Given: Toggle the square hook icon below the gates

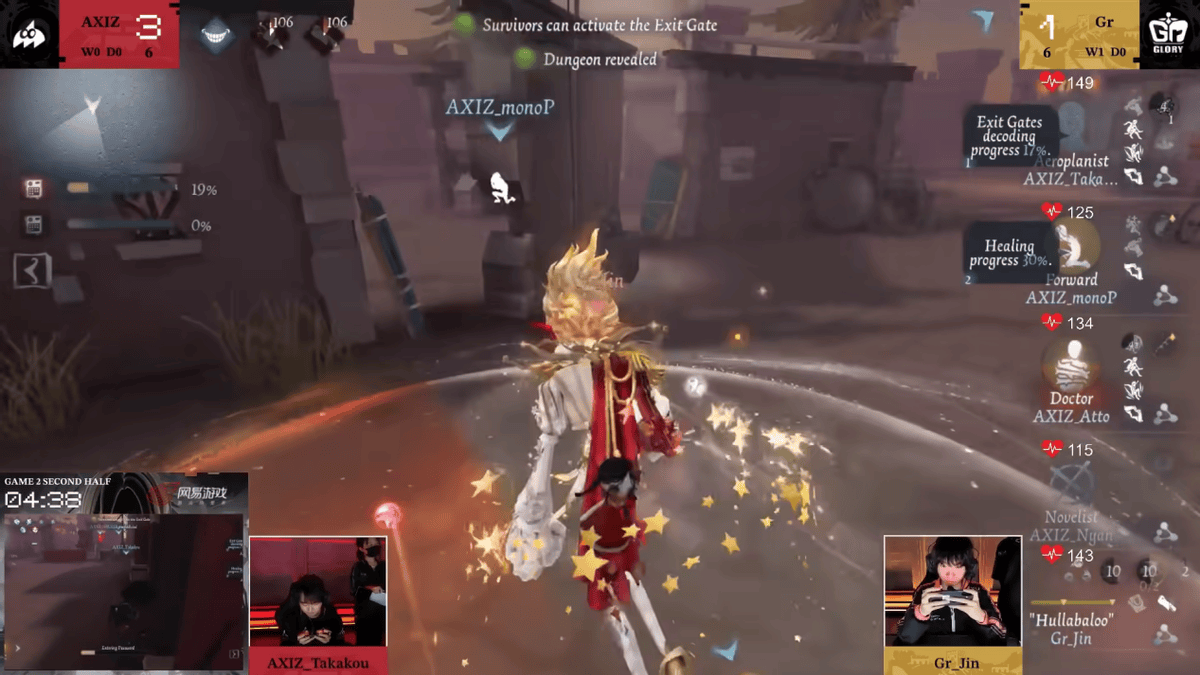Looking at the screenshot, I should (x=32, y=270).
